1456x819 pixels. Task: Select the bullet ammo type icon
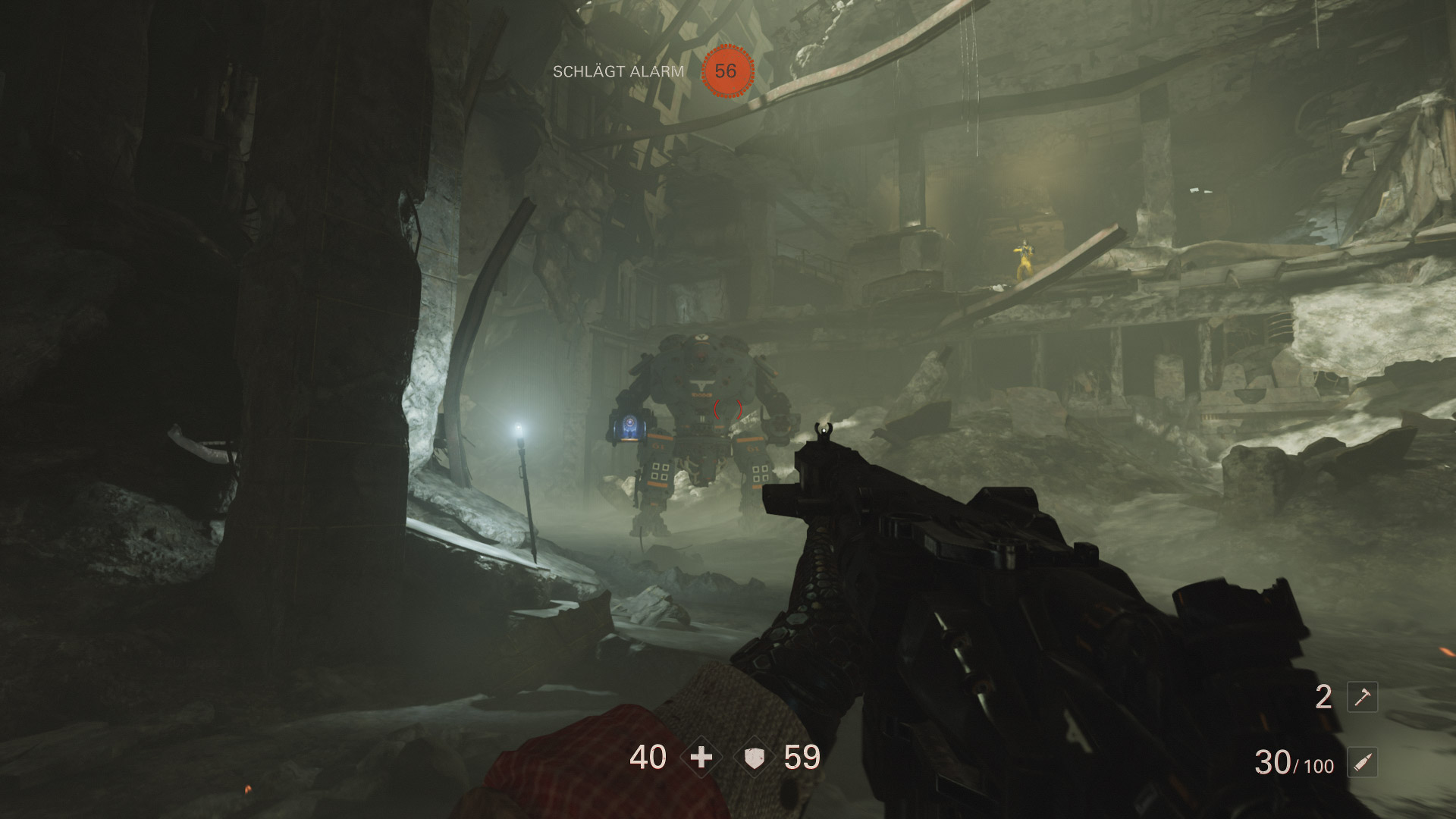[1362, 763]
